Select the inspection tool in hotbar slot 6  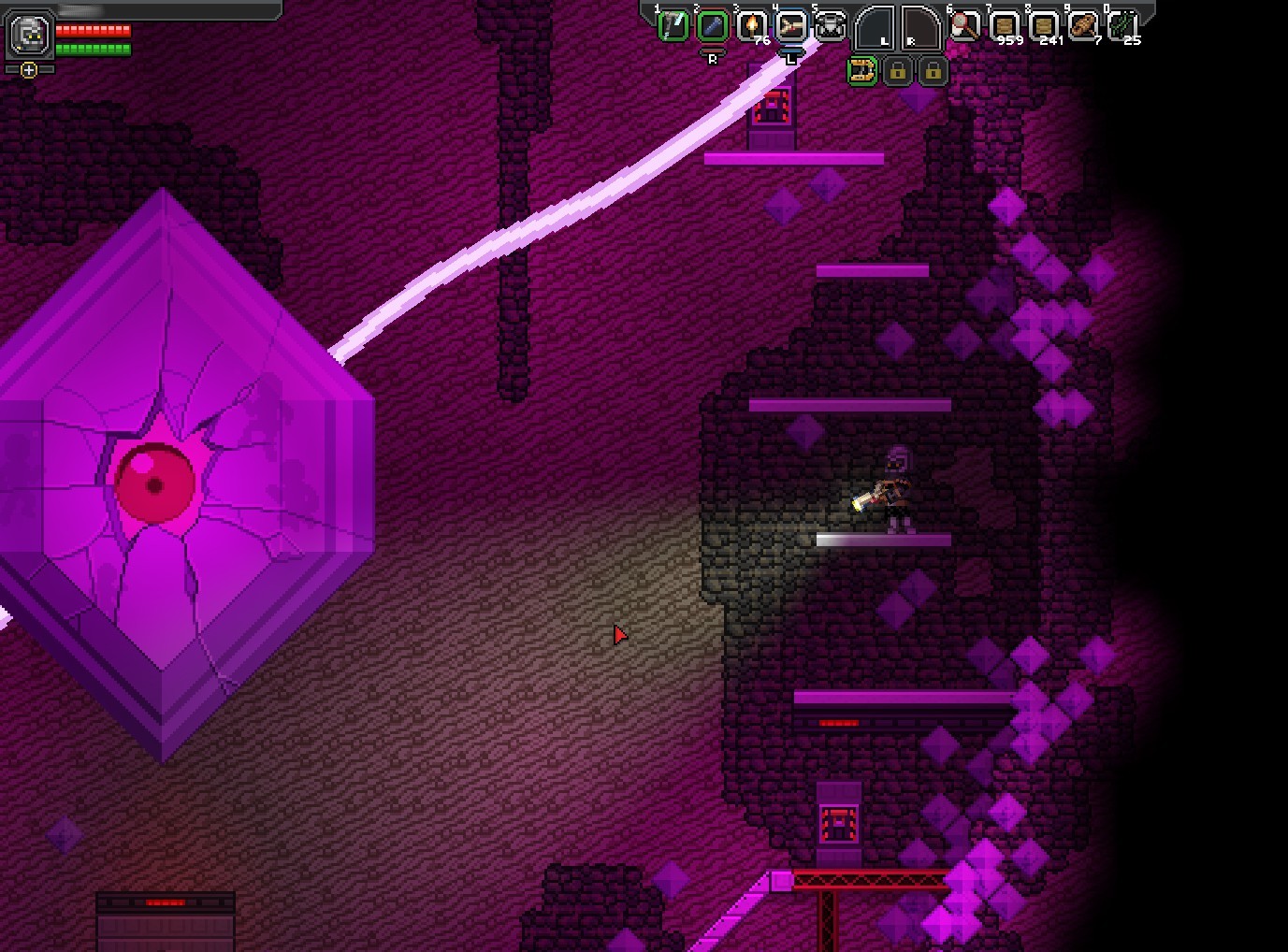965,24
